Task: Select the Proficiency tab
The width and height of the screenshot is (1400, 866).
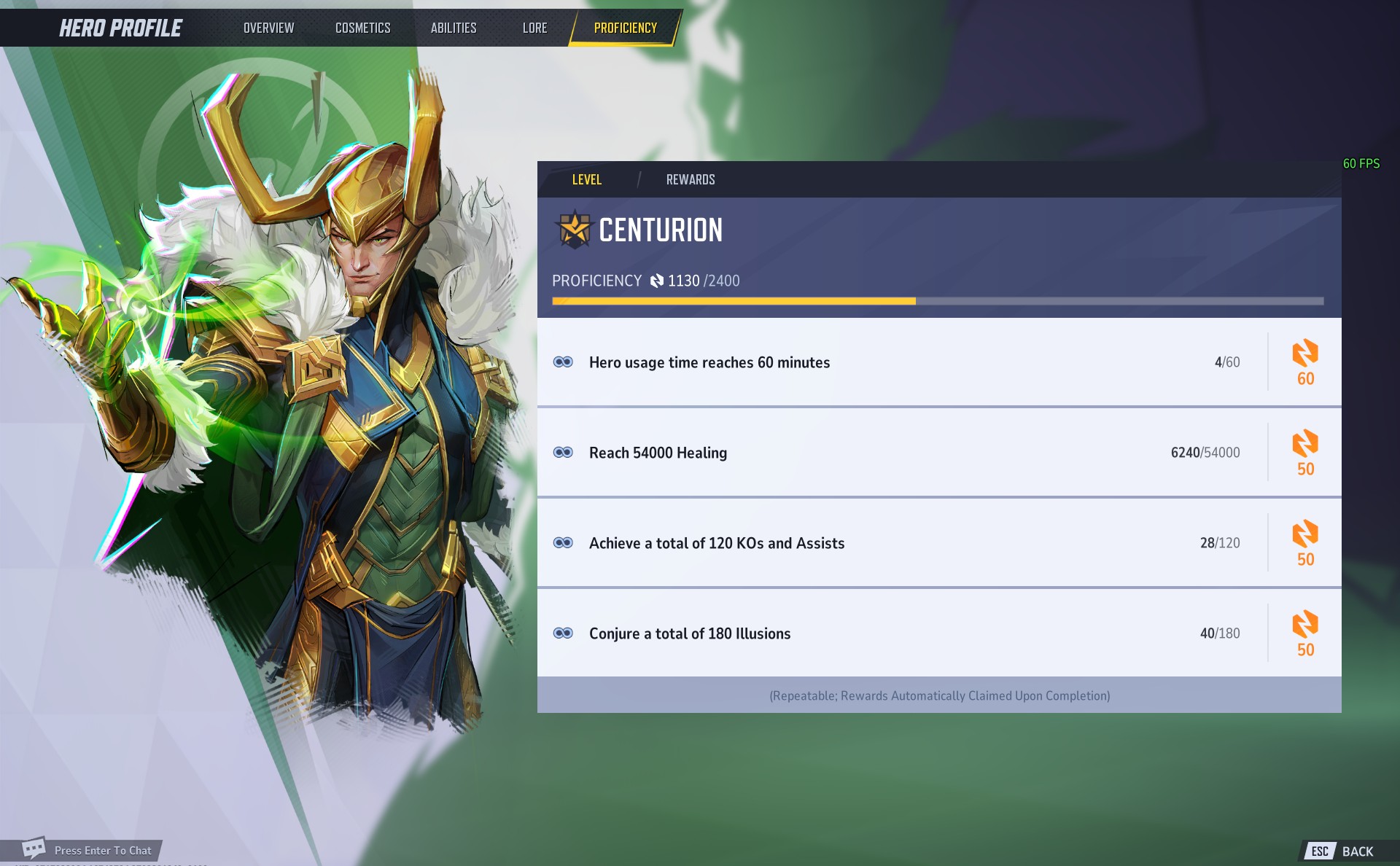Action: tap(625, 28)
